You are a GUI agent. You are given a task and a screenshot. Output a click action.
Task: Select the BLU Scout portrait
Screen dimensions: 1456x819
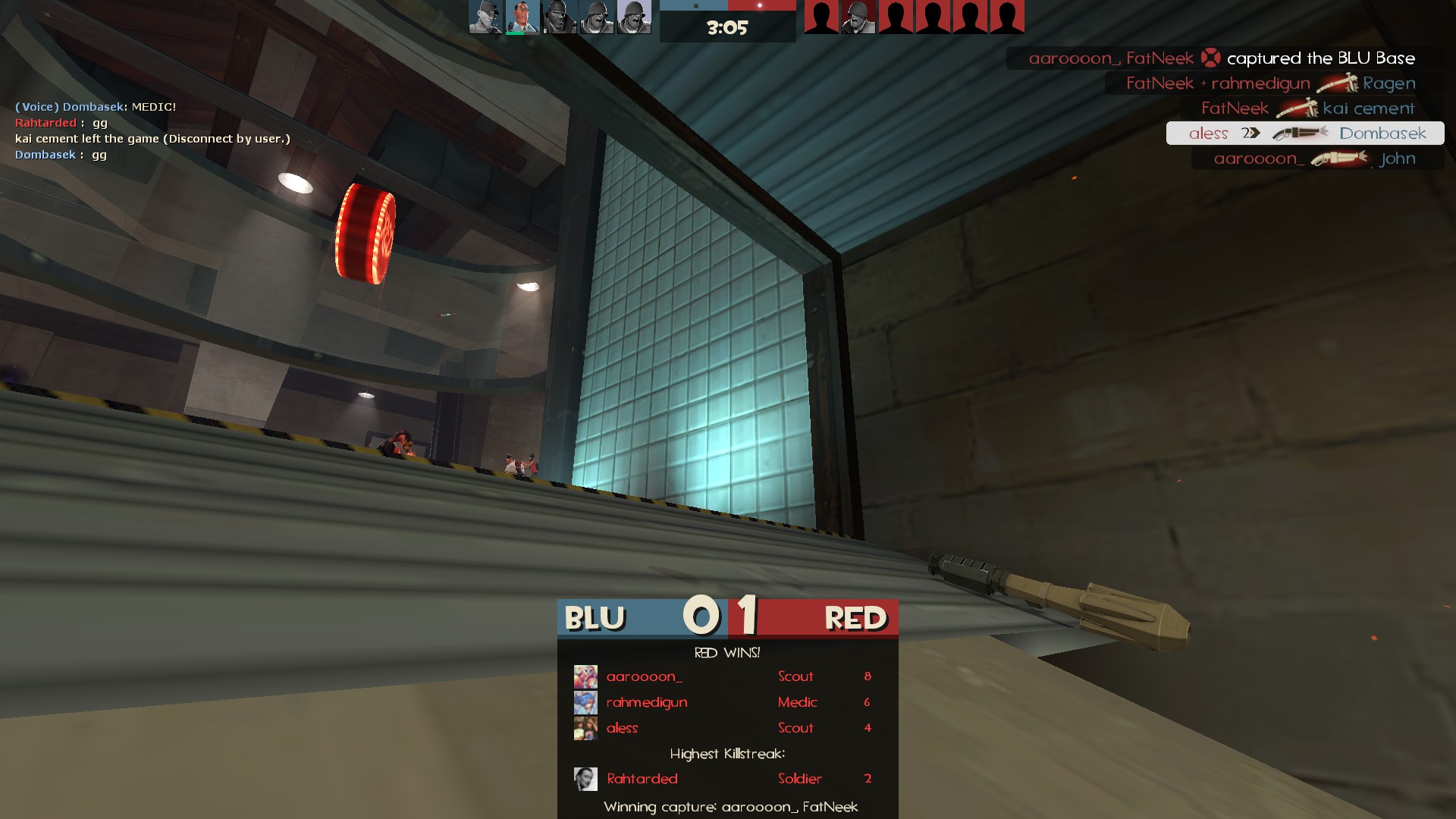485,17
